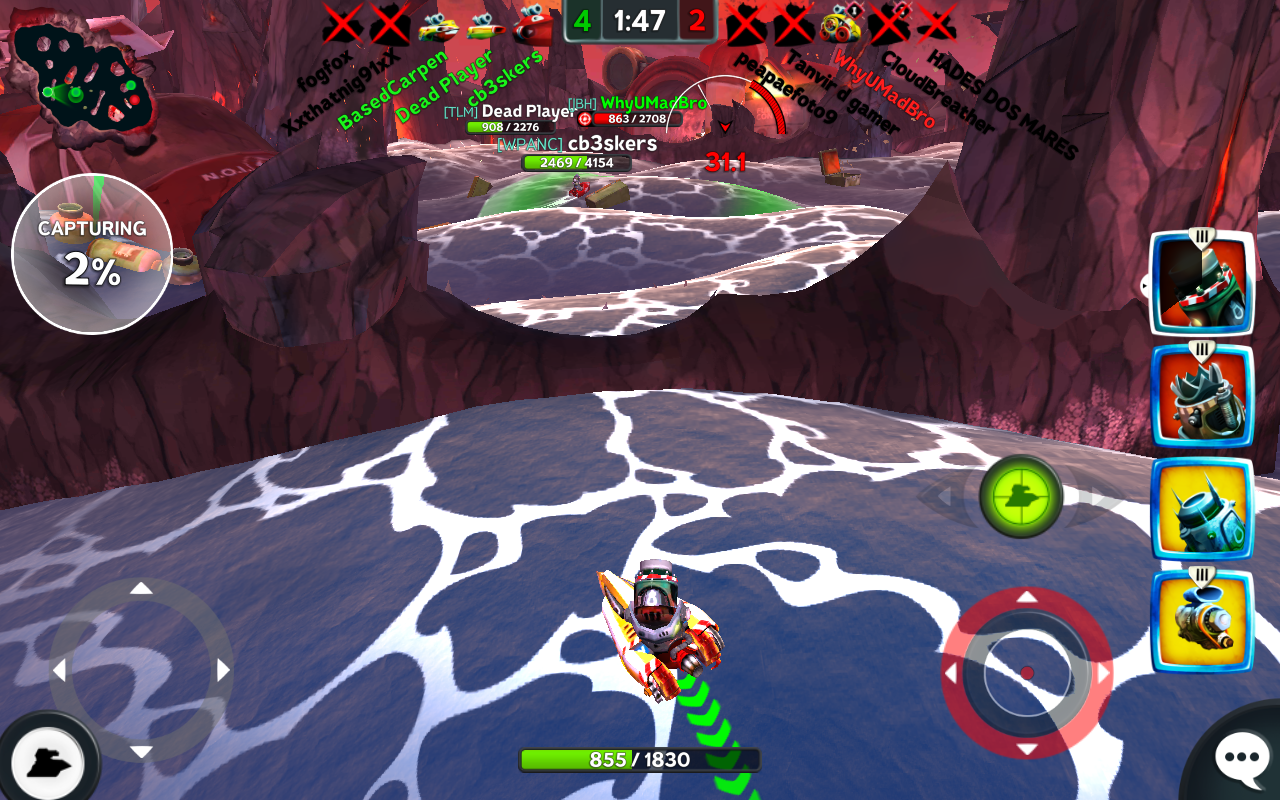
Task: Tap the up arrow on red aim joystick
Action: coord(1027,598)
